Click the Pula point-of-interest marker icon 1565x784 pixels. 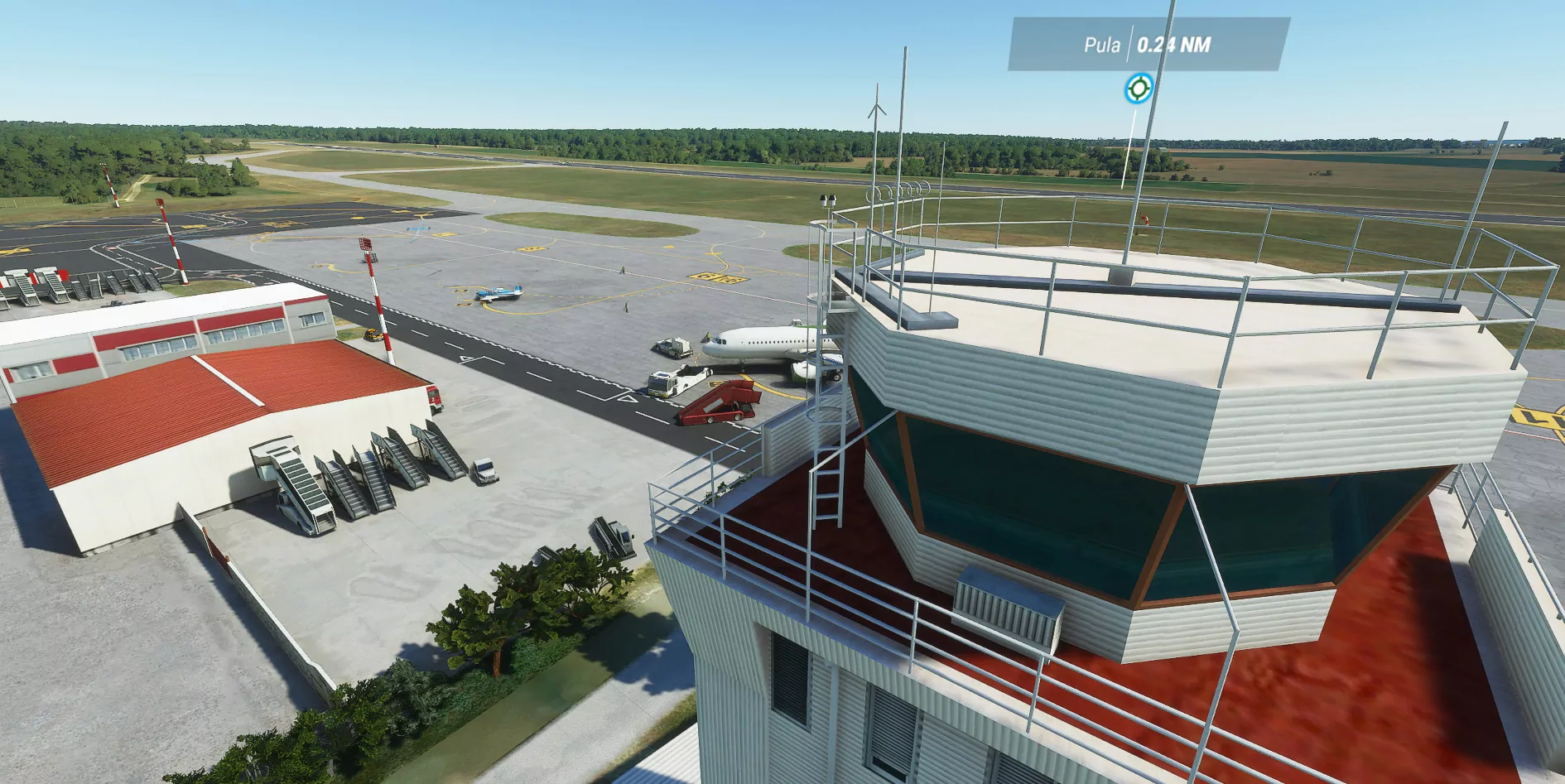point(1139,89)
